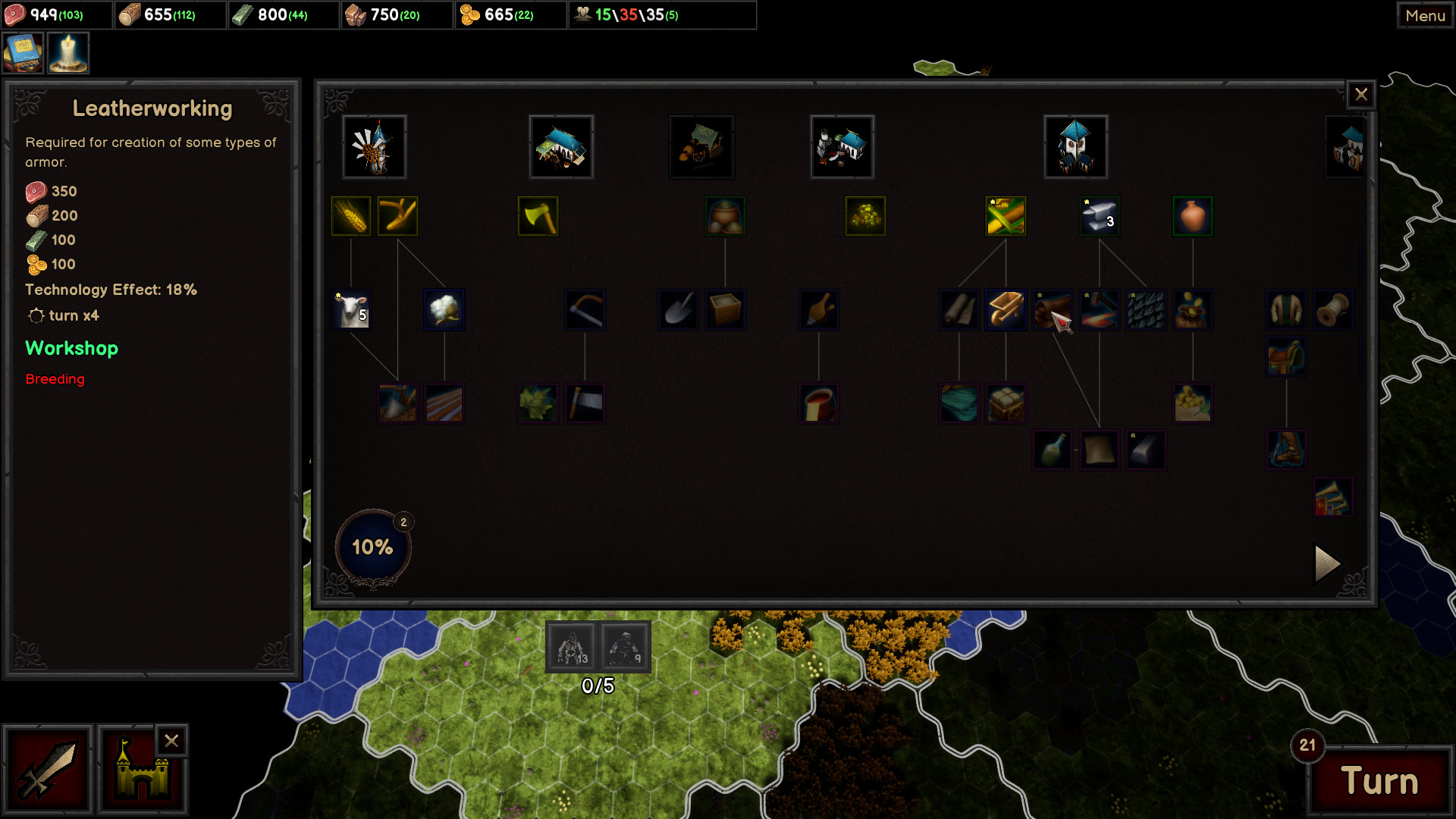
Task: Open the journal book icon under resources
Action: (22, 52)
